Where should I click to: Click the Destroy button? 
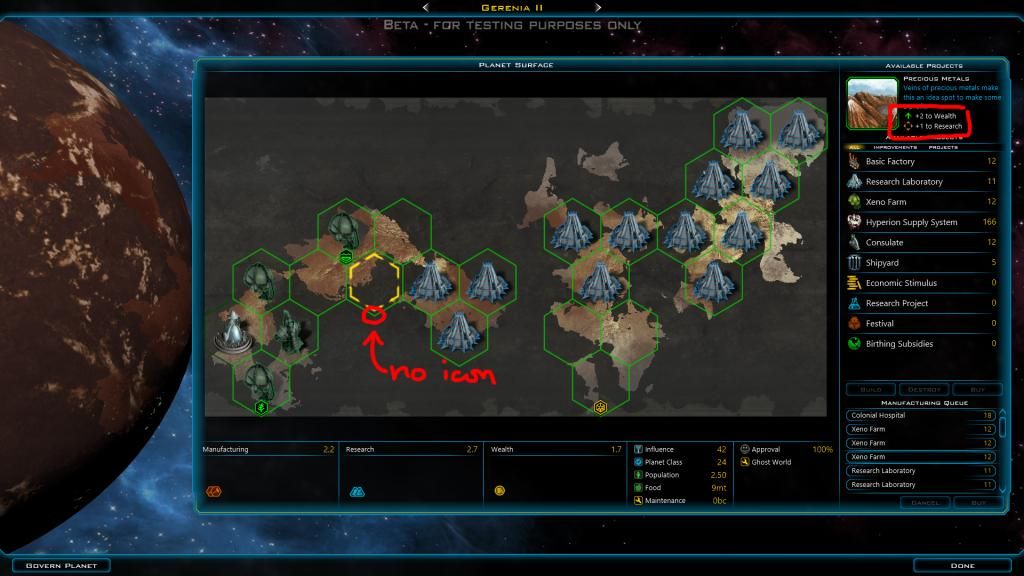coord(923,389)
